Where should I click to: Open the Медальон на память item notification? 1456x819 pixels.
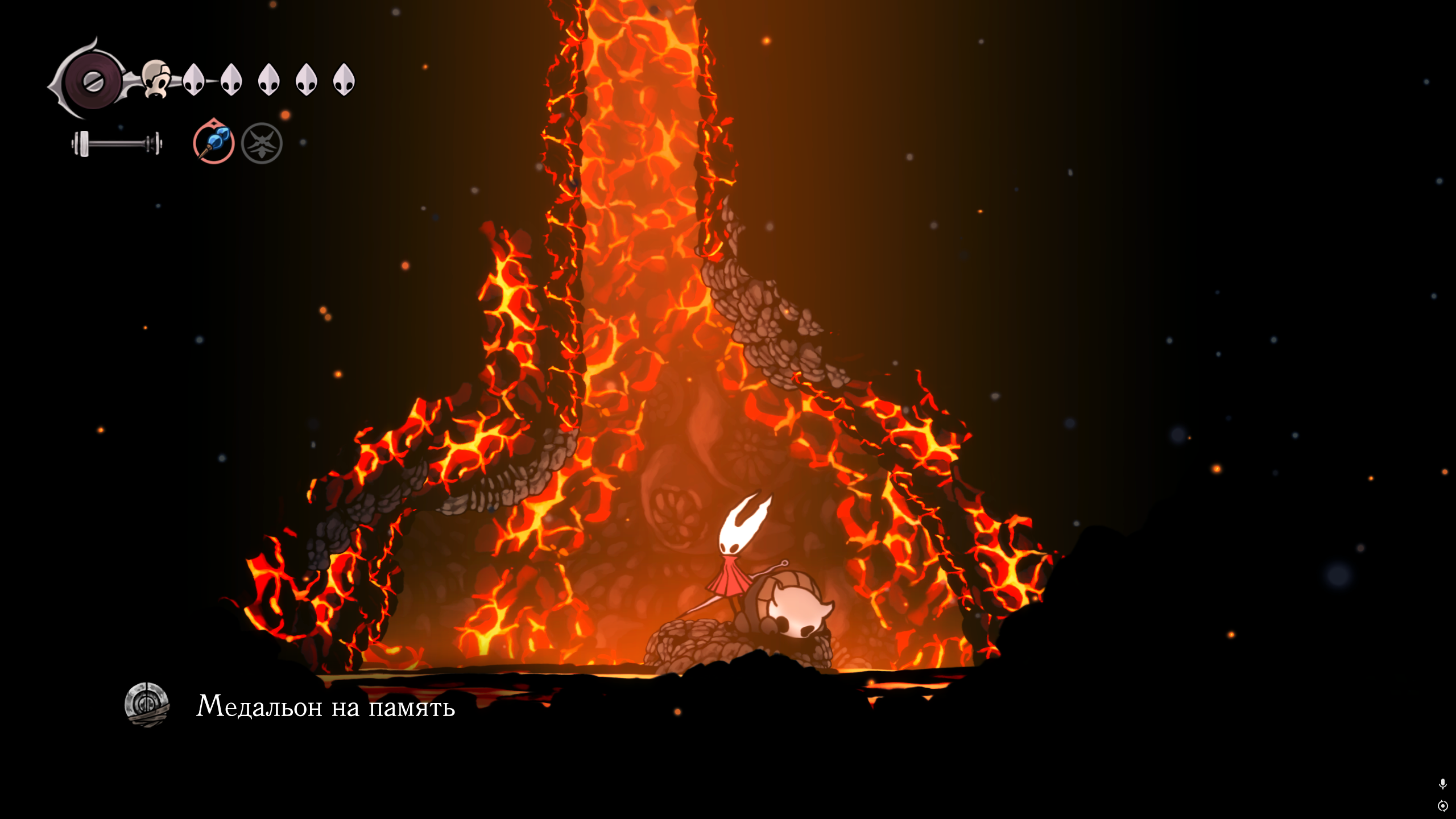pyautogui.click(x=325, y=706)
